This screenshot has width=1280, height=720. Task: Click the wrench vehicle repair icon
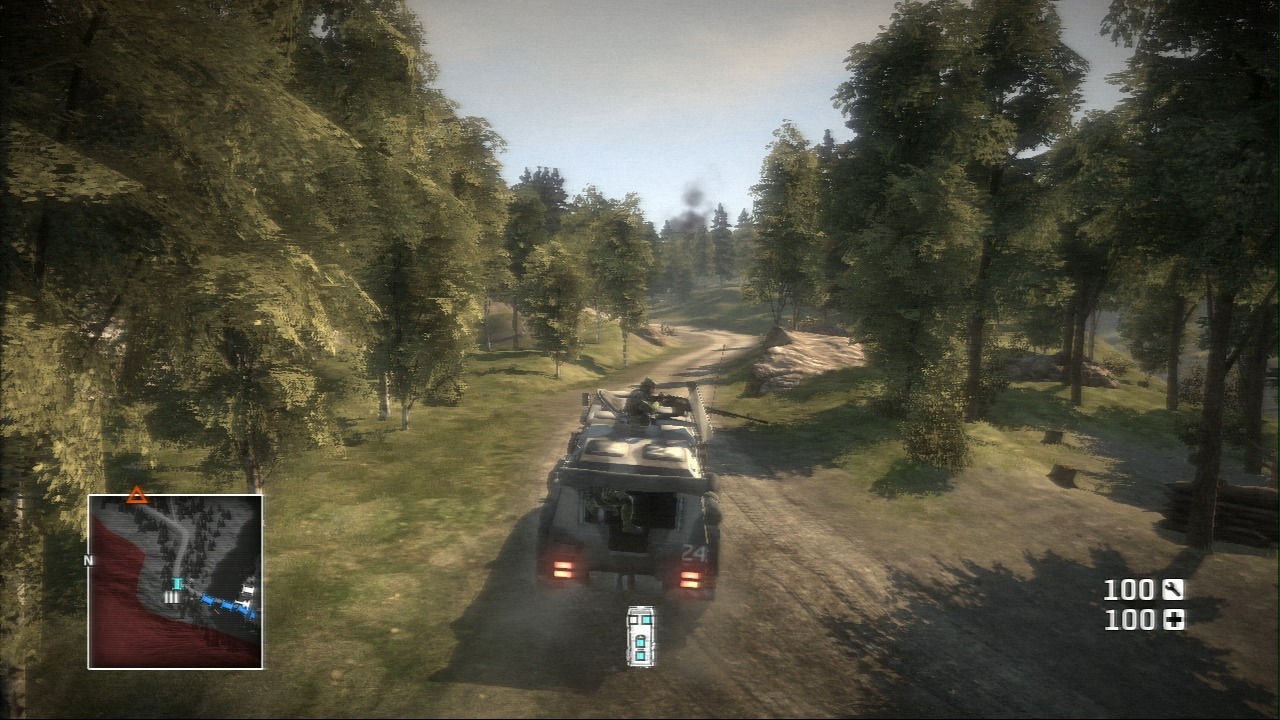click(x=1173, y=590)
